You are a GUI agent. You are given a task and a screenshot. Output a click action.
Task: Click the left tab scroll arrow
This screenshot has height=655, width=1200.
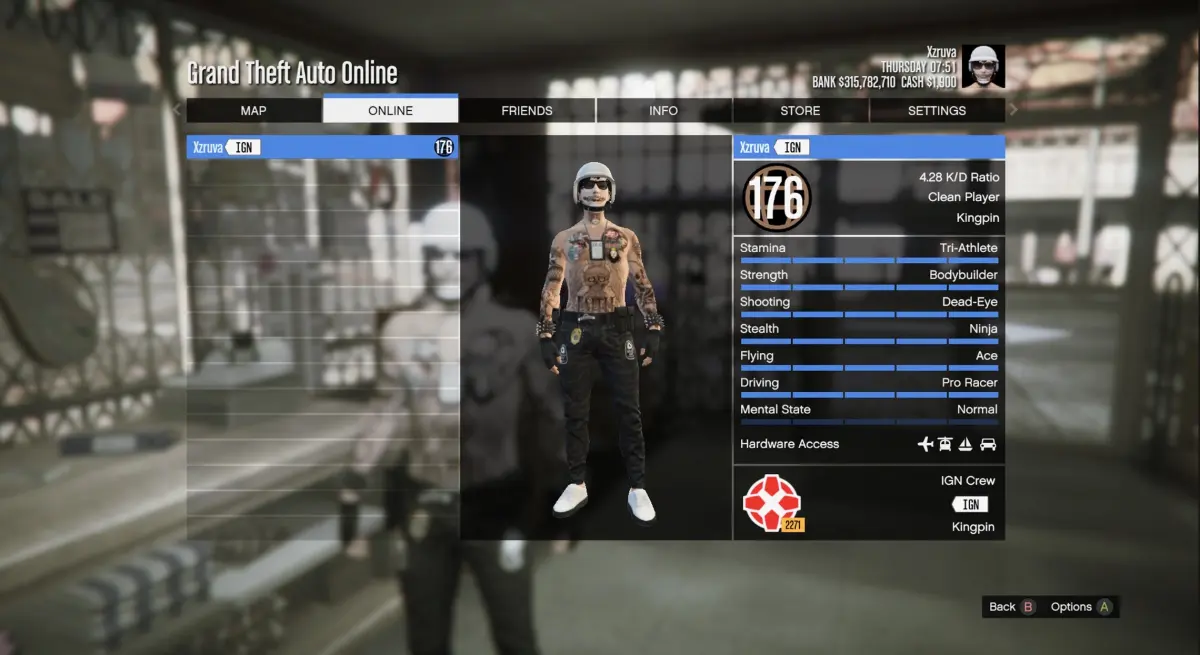[178, 110]
